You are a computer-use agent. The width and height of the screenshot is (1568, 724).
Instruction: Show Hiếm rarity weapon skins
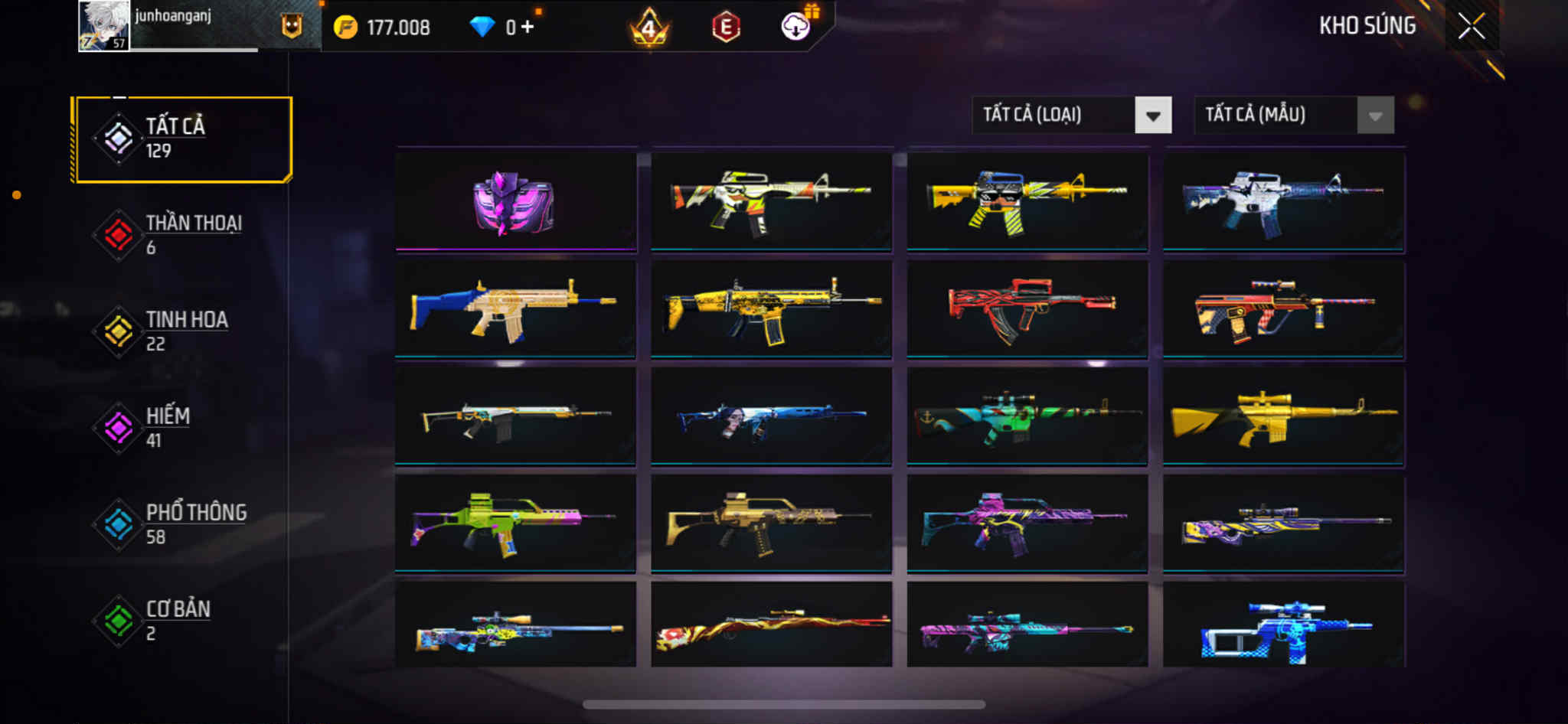182,428
